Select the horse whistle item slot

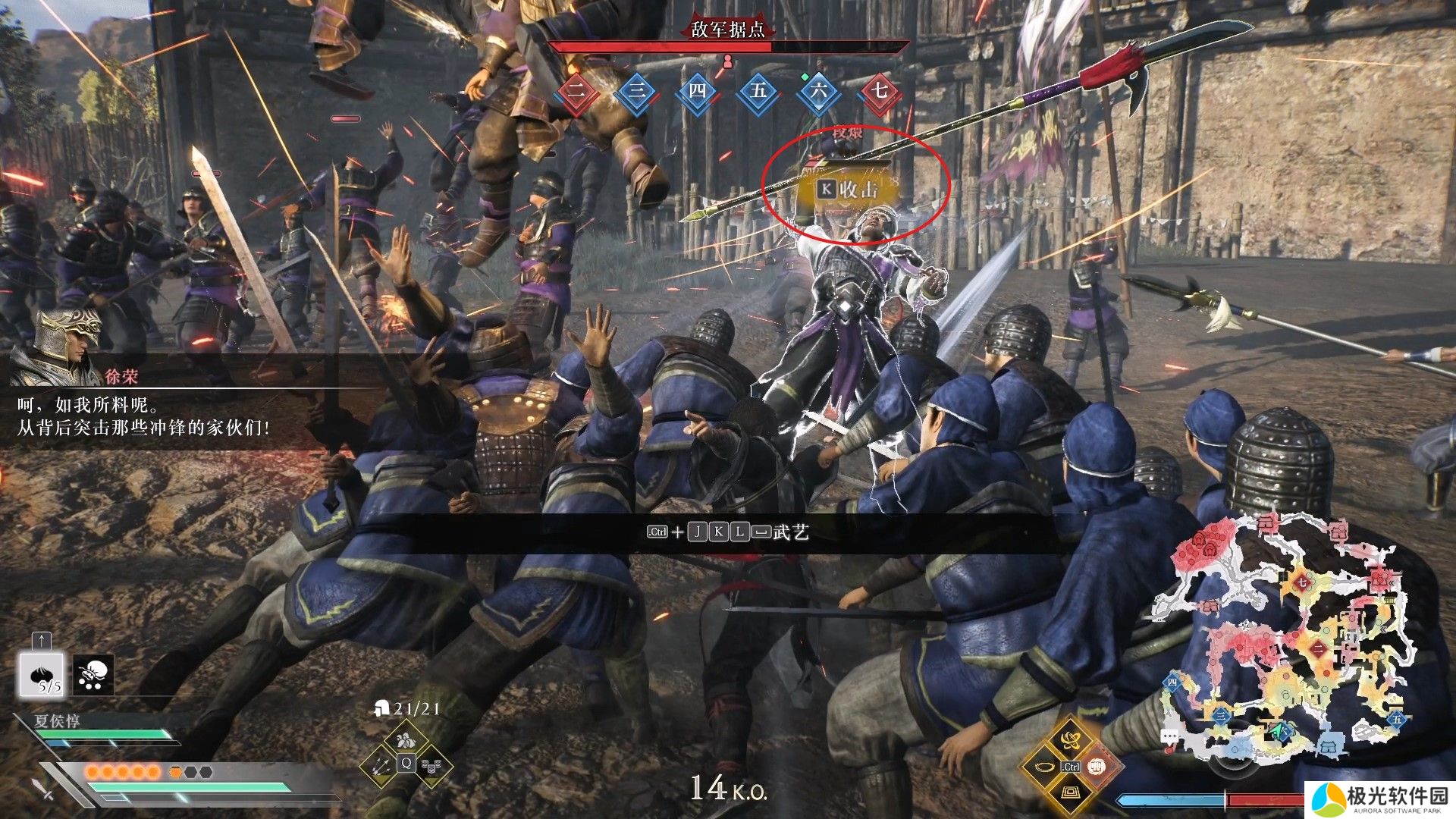[94, 674]
